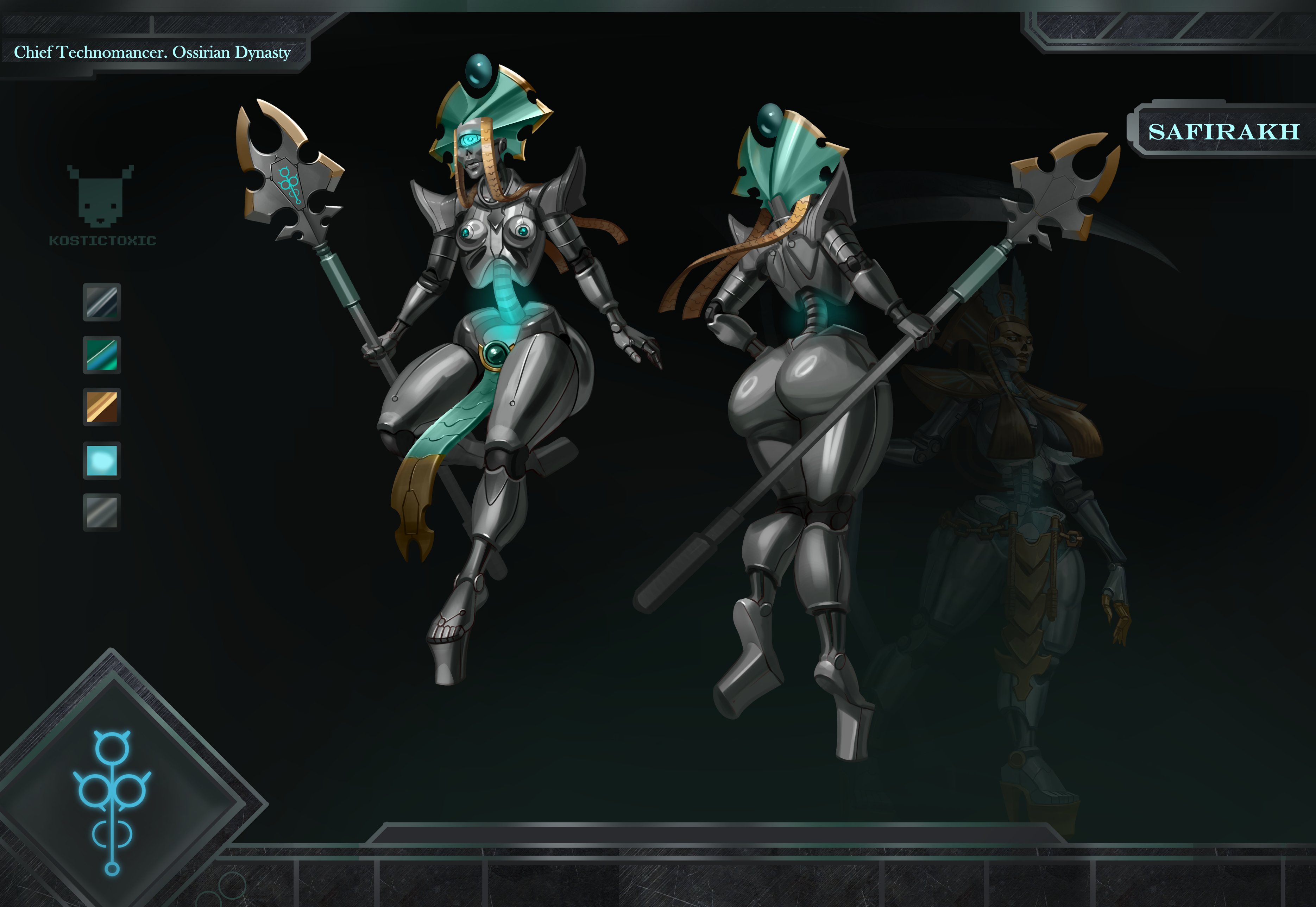The width and height of the screenshot is (1316, 907).
Task: Select the teal green color swatch
Action: (102, 355)
